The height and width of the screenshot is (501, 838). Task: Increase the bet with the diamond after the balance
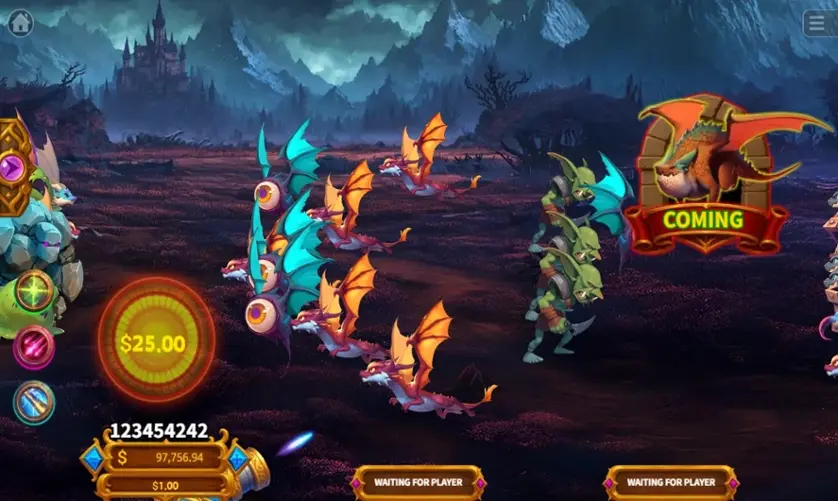click(x=238, y=459)
